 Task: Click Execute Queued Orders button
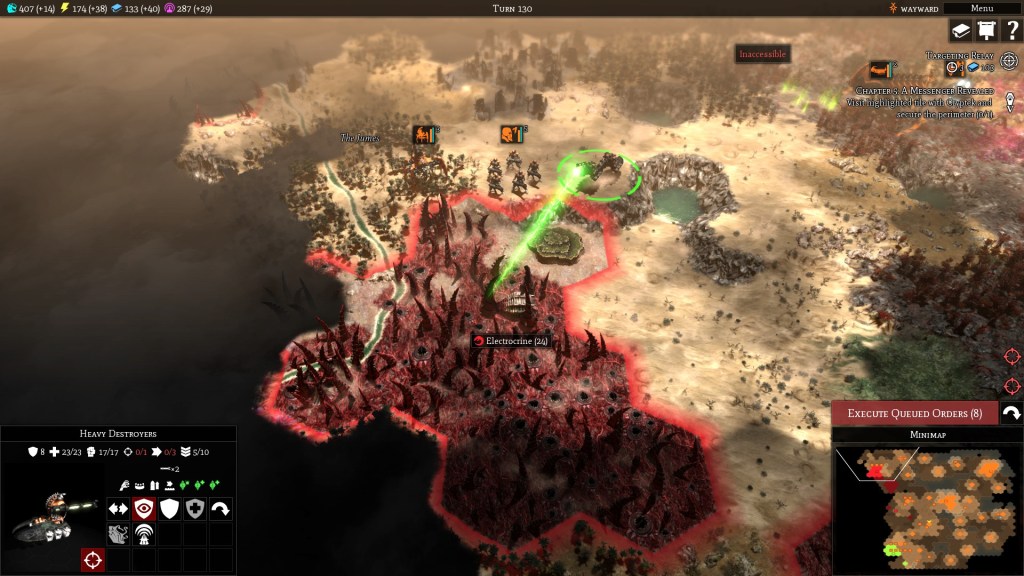click(914, 413)
